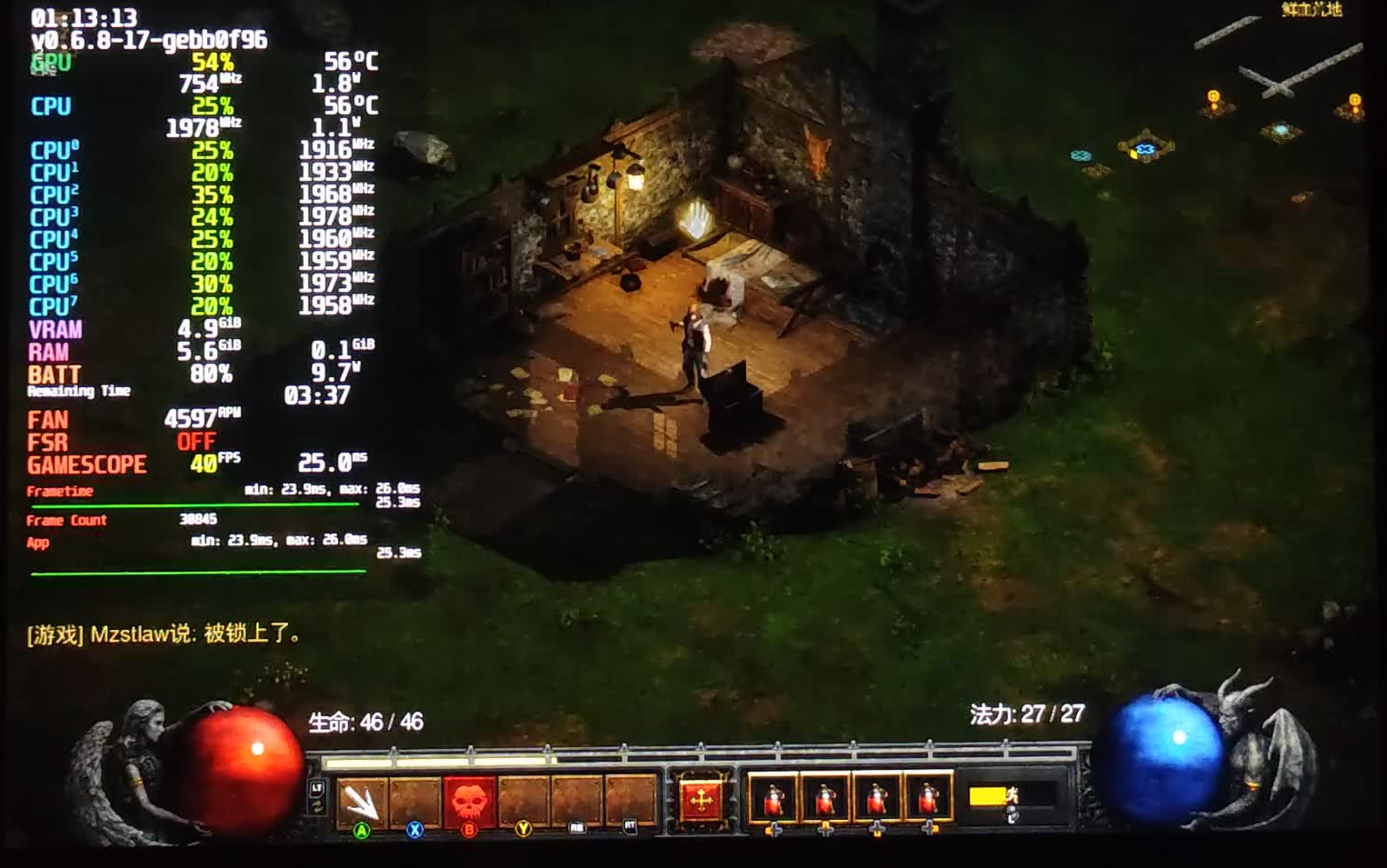Drink the healing potion in the first belt slot
This screenshot has width=1387, height=868.
(x=773, y=798)
